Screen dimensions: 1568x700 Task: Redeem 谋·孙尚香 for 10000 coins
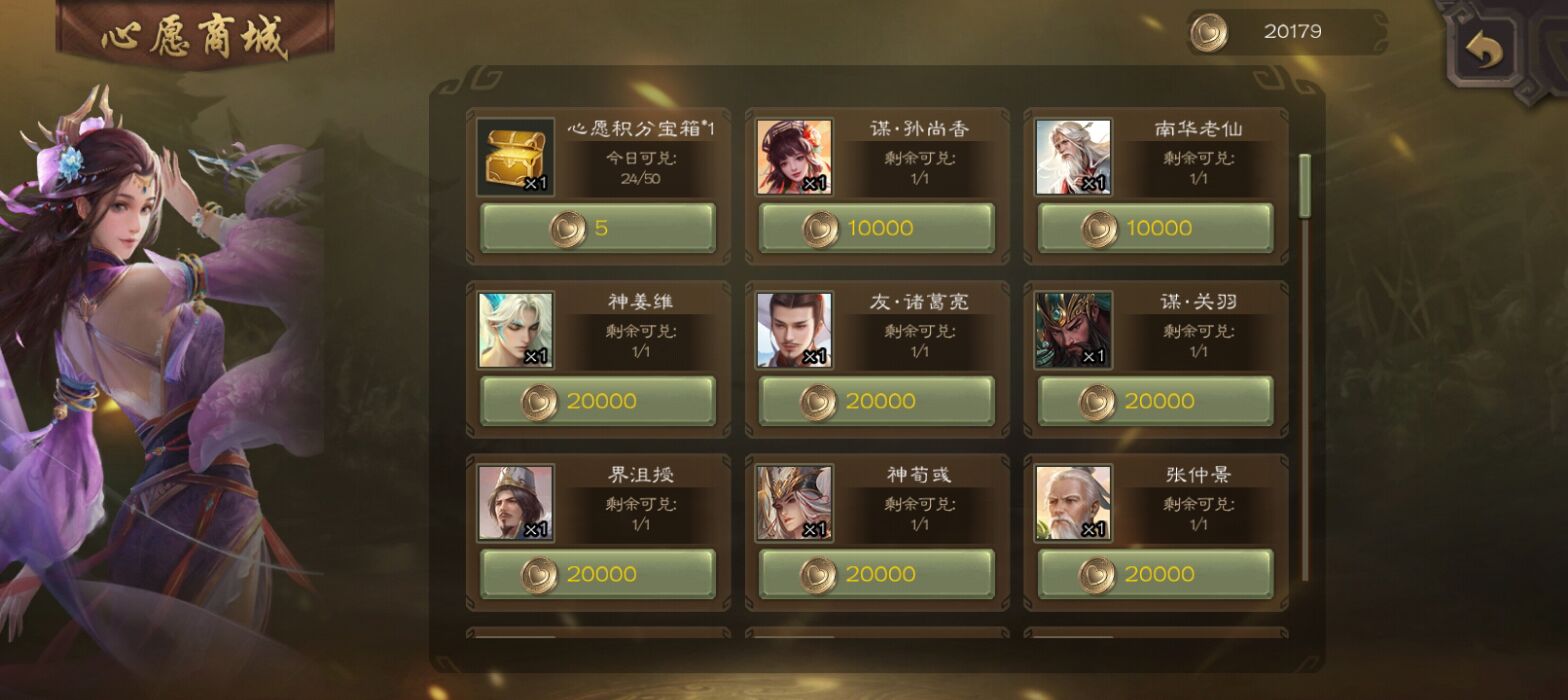[876, 228]
